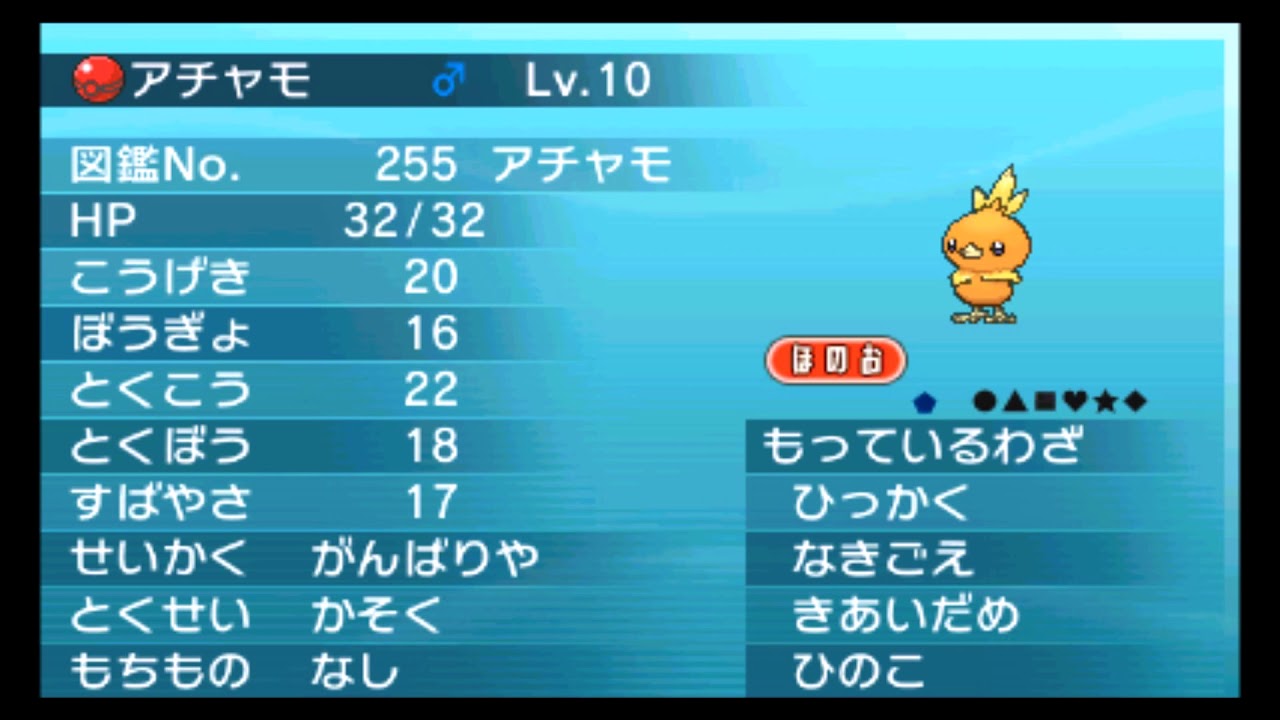Enable the heart marking for this Pokémon
The image size is (1280, 720).
pyautogui.click(x=1074, y=401)
